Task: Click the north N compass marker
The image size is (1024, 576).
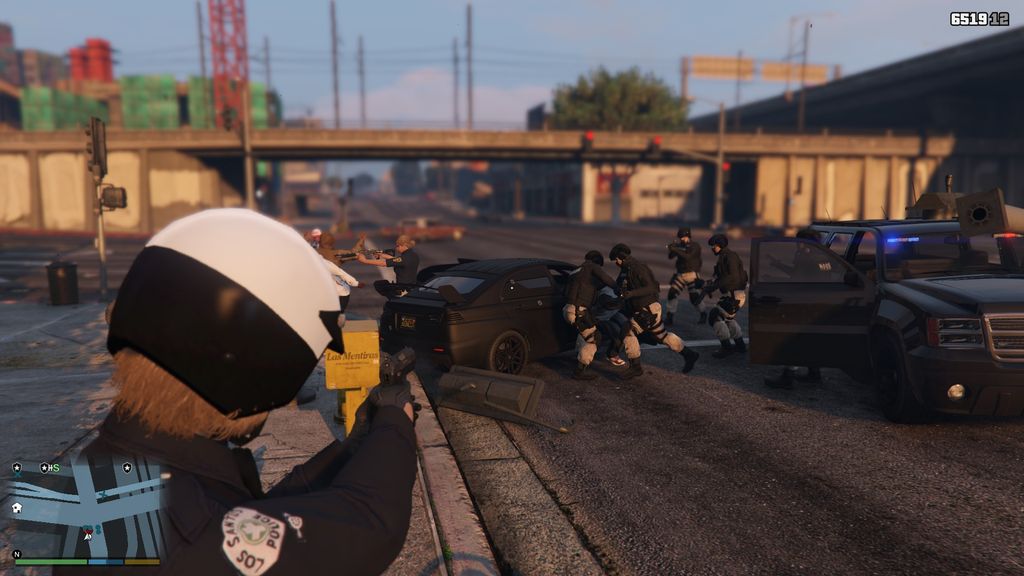Action: pos(16,554)
